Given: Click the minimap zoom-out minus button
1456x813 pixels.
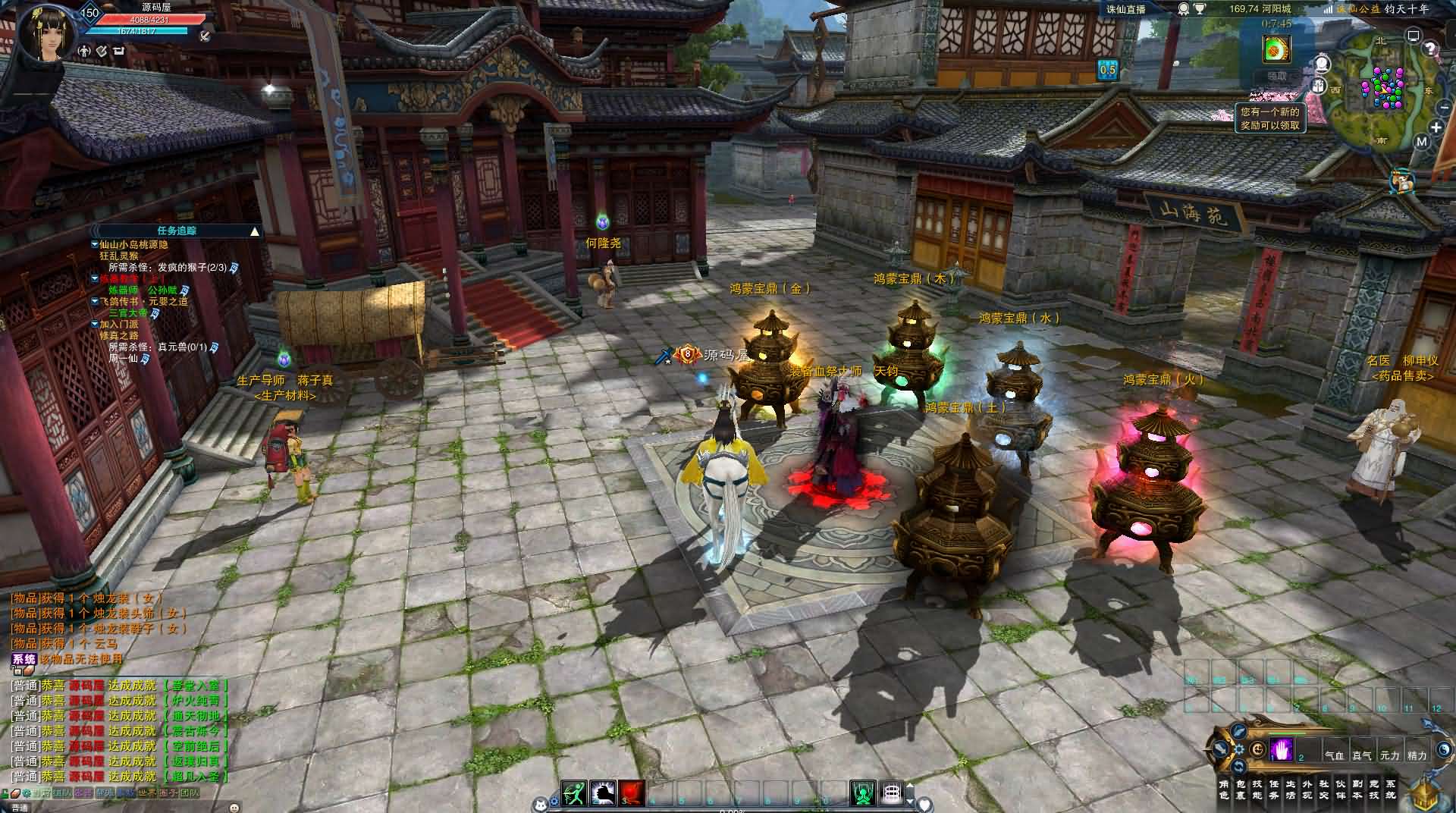Looking at the screenshot, I should coord(1443,108).
